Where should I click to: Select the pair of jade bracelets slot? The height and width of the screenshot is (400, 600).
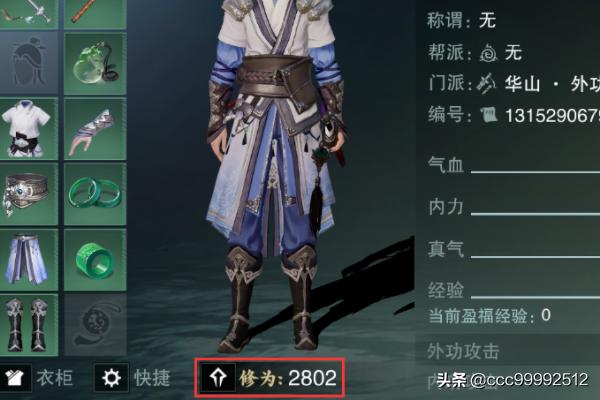[94, 194]
